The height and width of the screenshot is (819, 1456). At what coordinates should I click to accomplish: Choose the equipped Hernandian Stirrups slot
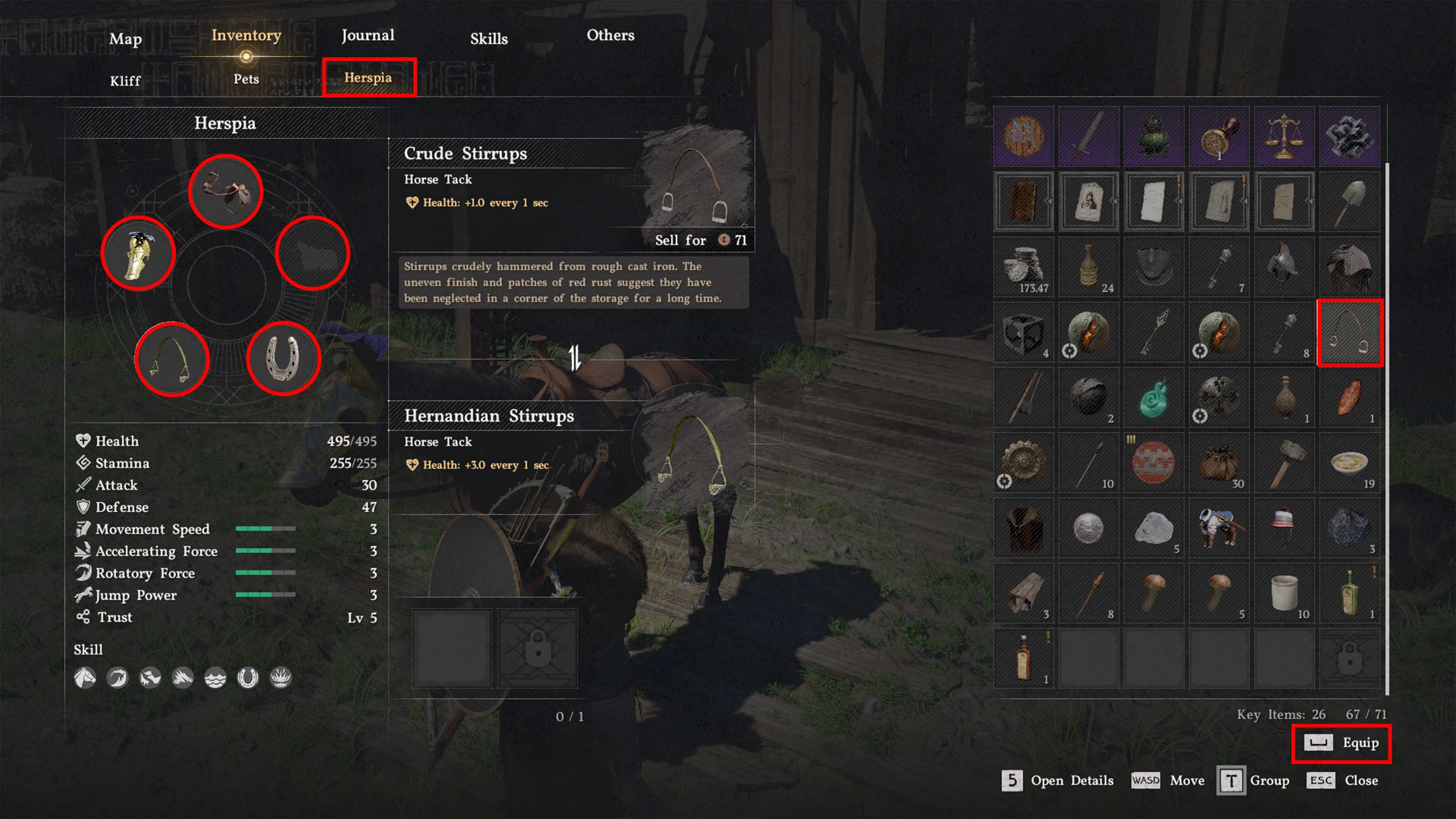(172, 359)
